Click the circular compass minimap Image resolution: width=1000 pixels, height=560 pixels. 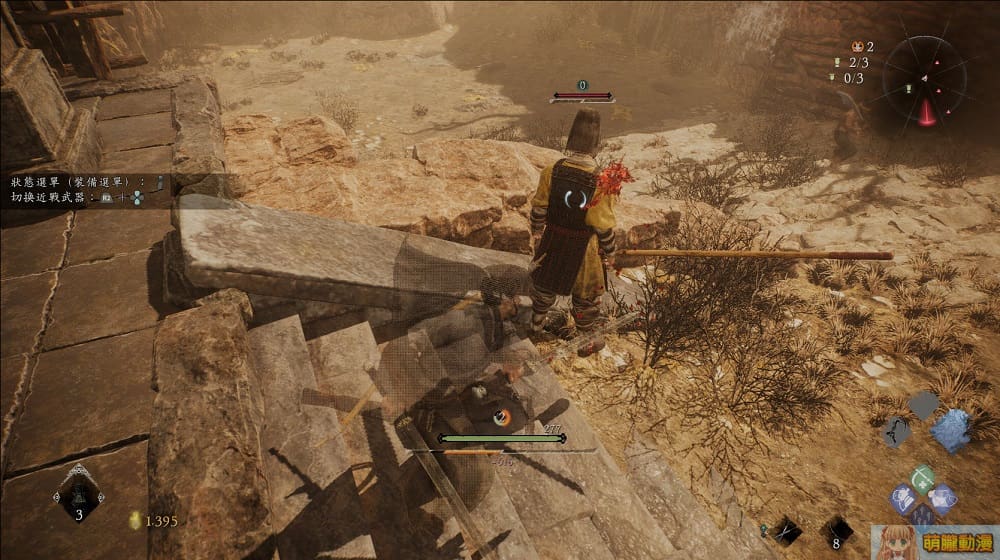click(x=924, y=78)
